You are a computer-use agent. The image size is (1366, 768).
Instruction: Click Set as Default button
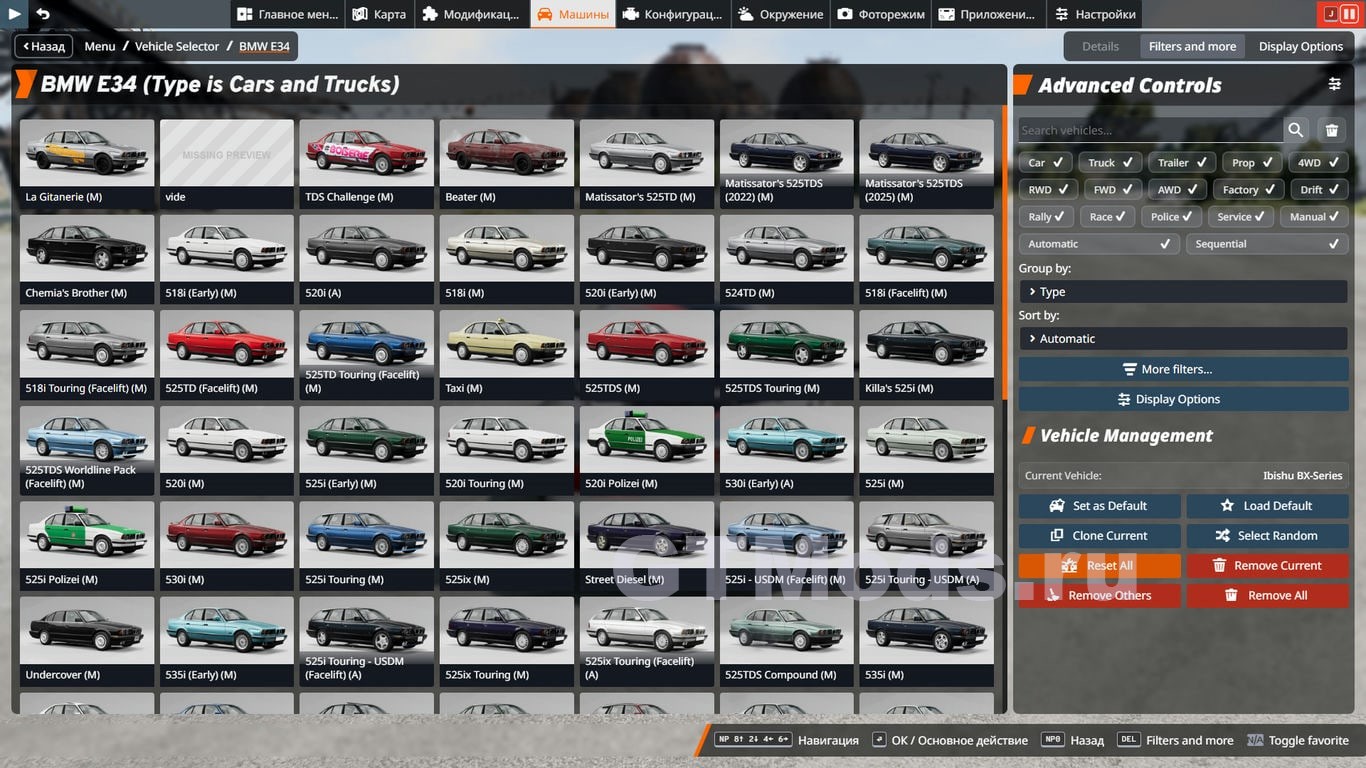(x=1099, y=506)
